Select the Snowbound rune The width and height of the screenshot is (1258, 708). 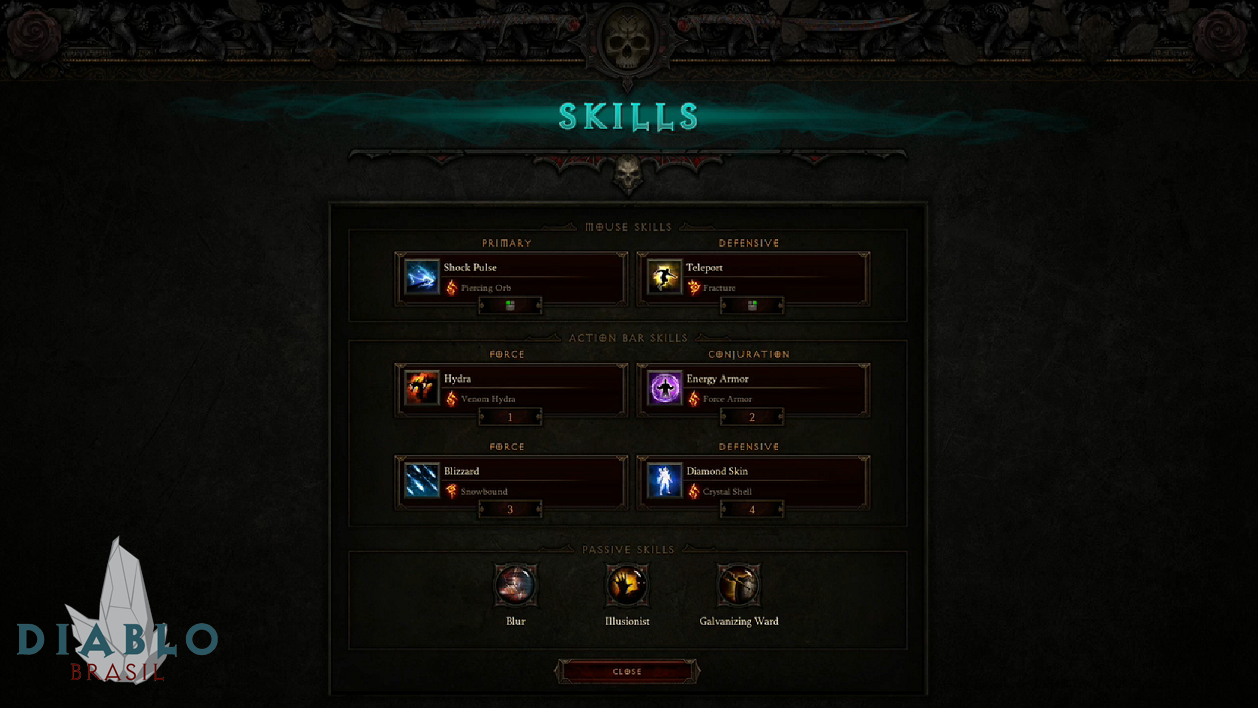coord(477,492)
